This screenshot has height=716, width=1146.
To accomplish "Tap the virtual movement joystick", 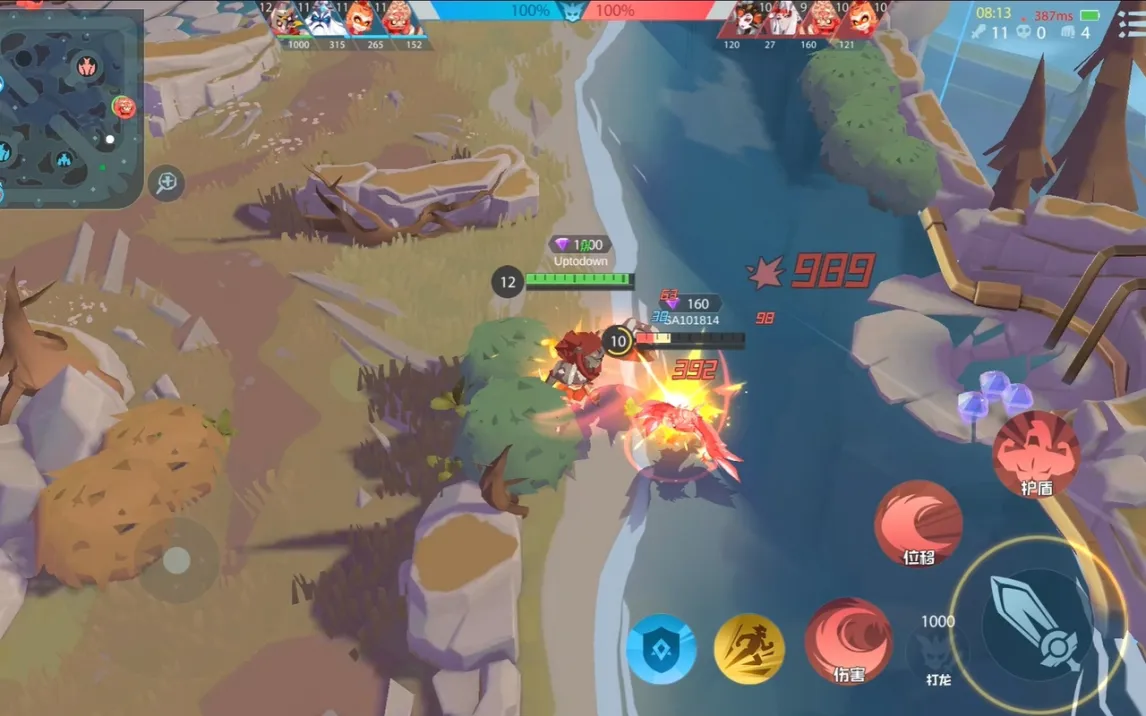I will (x=177, y=560).
